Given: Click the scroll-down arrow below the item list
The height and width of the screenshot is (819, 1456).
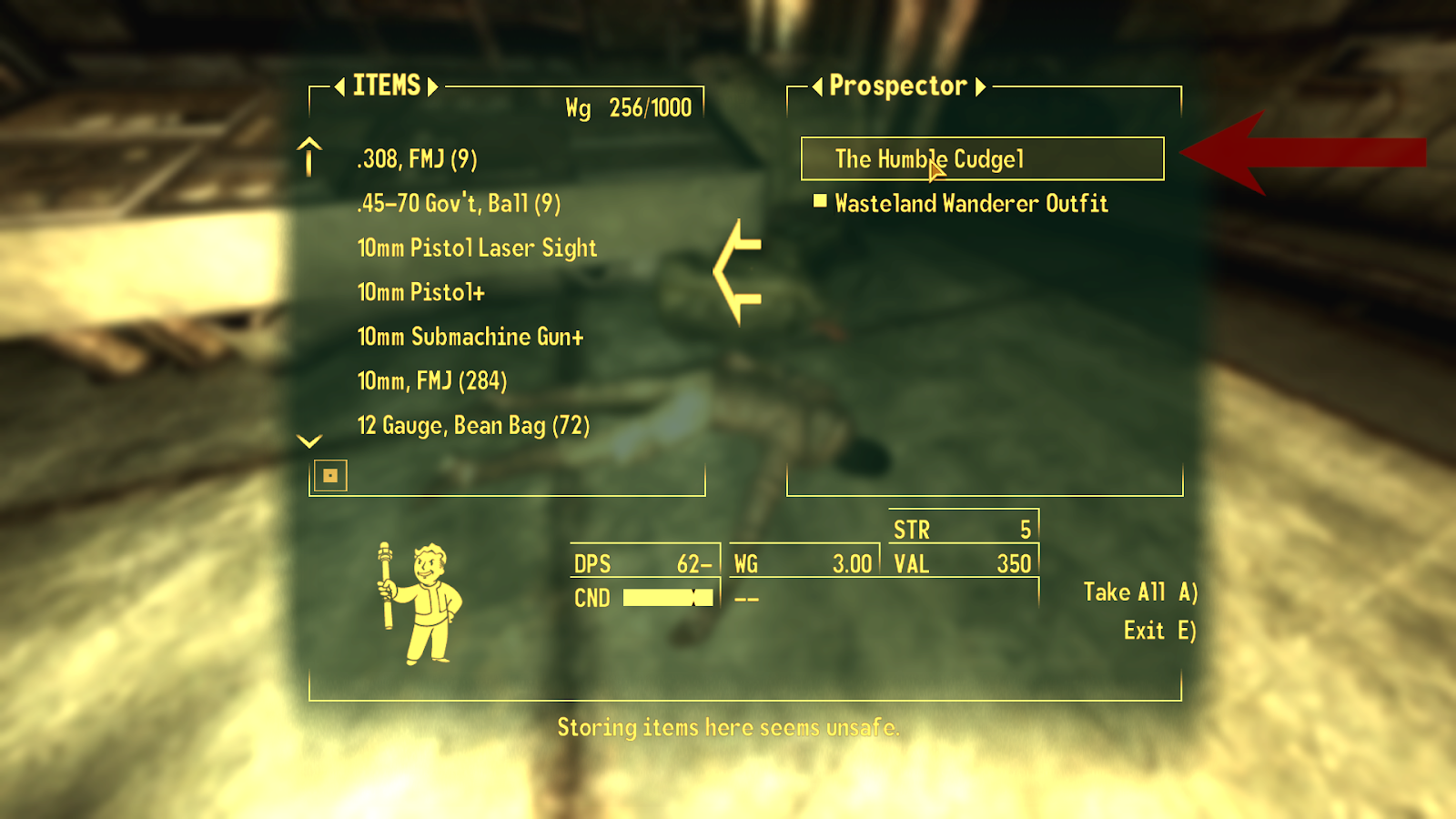Looking at the screenshot, I should coord(308,443).
